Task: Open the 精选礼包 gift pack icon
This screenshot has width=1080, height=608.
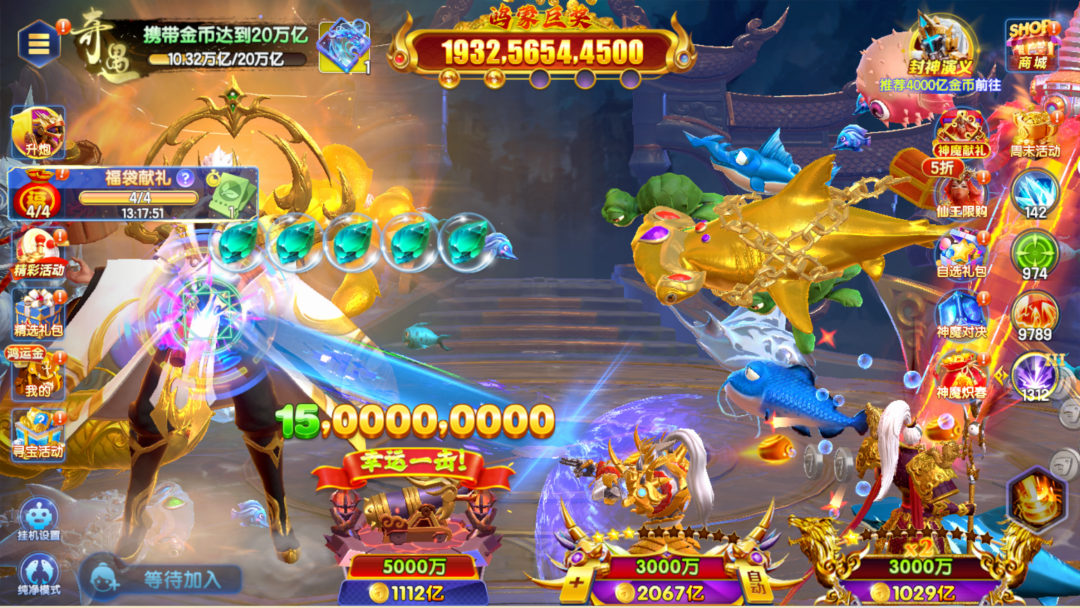Action: point(38,312)
